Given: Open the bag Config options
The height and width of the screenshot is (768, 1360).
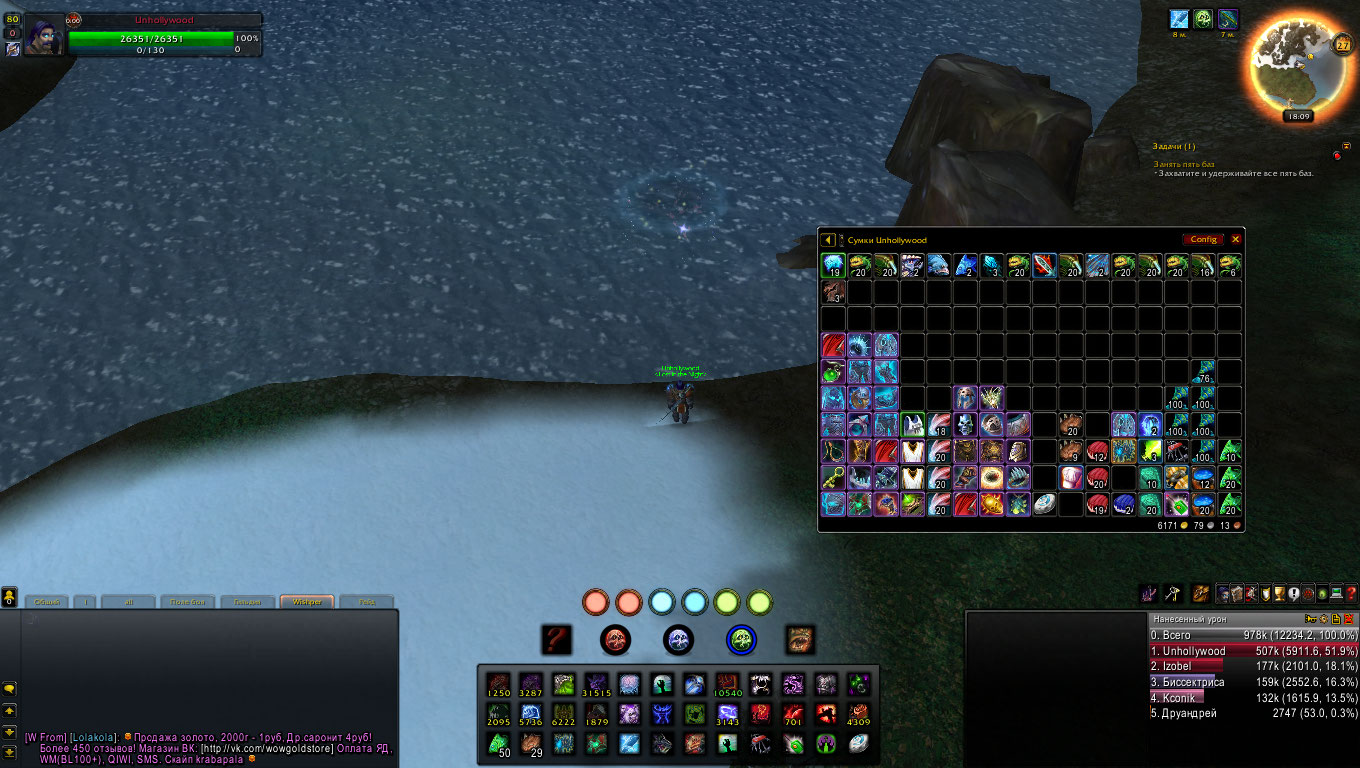Looking at the screenshot, I should pyautogui.click(x=1203, y=240).
